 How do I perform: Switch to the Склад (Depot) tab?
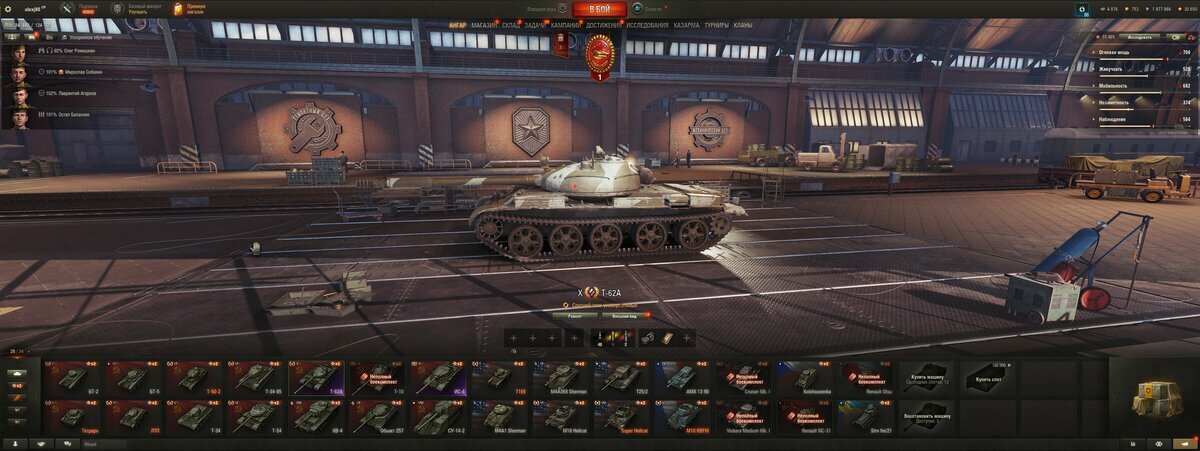(510, 25)
